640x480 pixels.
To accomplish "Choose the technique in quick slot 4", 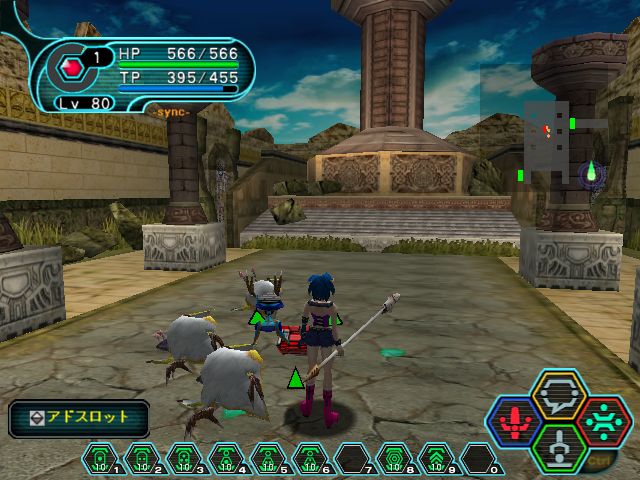I will pyautogui.click(x=225, y=460).
